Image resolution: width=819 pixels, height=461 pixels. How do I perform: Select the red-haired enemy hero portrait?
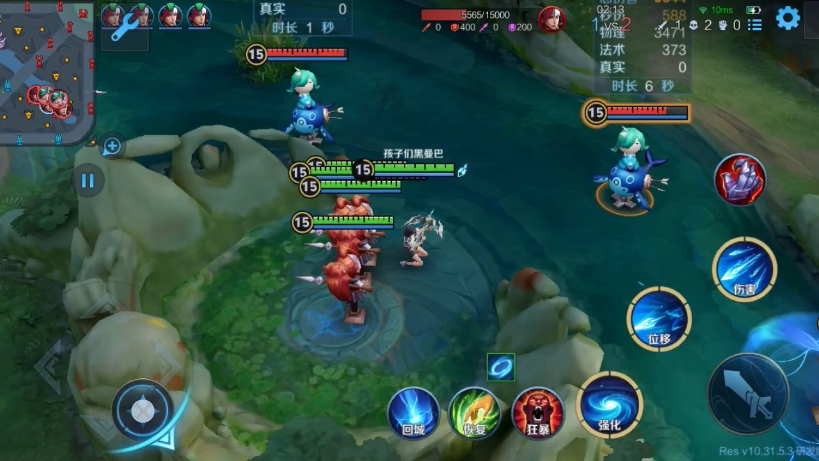[x=551, y=18]
